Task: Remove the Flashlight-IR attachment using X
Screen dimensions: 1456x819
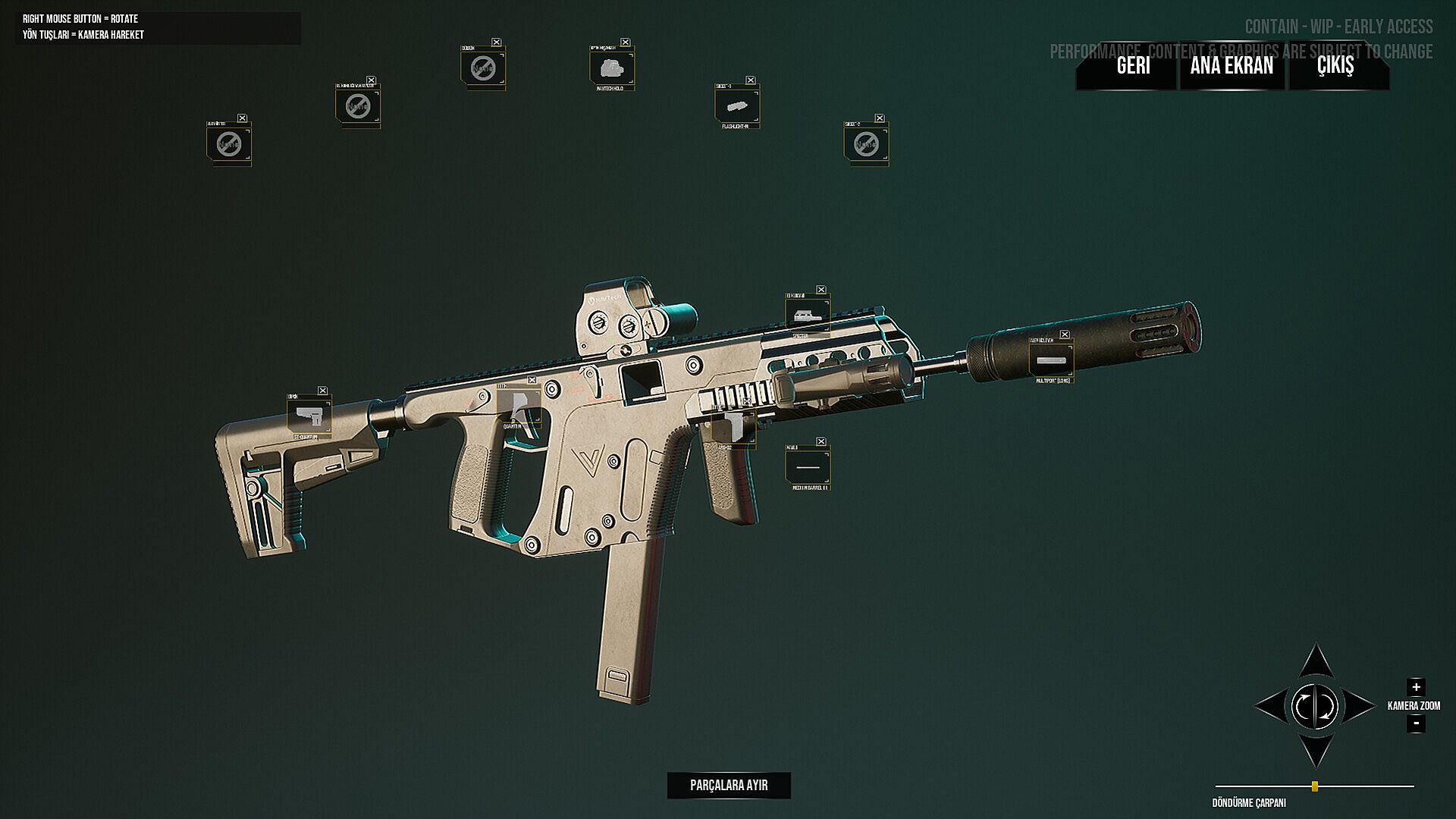Action: coord(751,80)
